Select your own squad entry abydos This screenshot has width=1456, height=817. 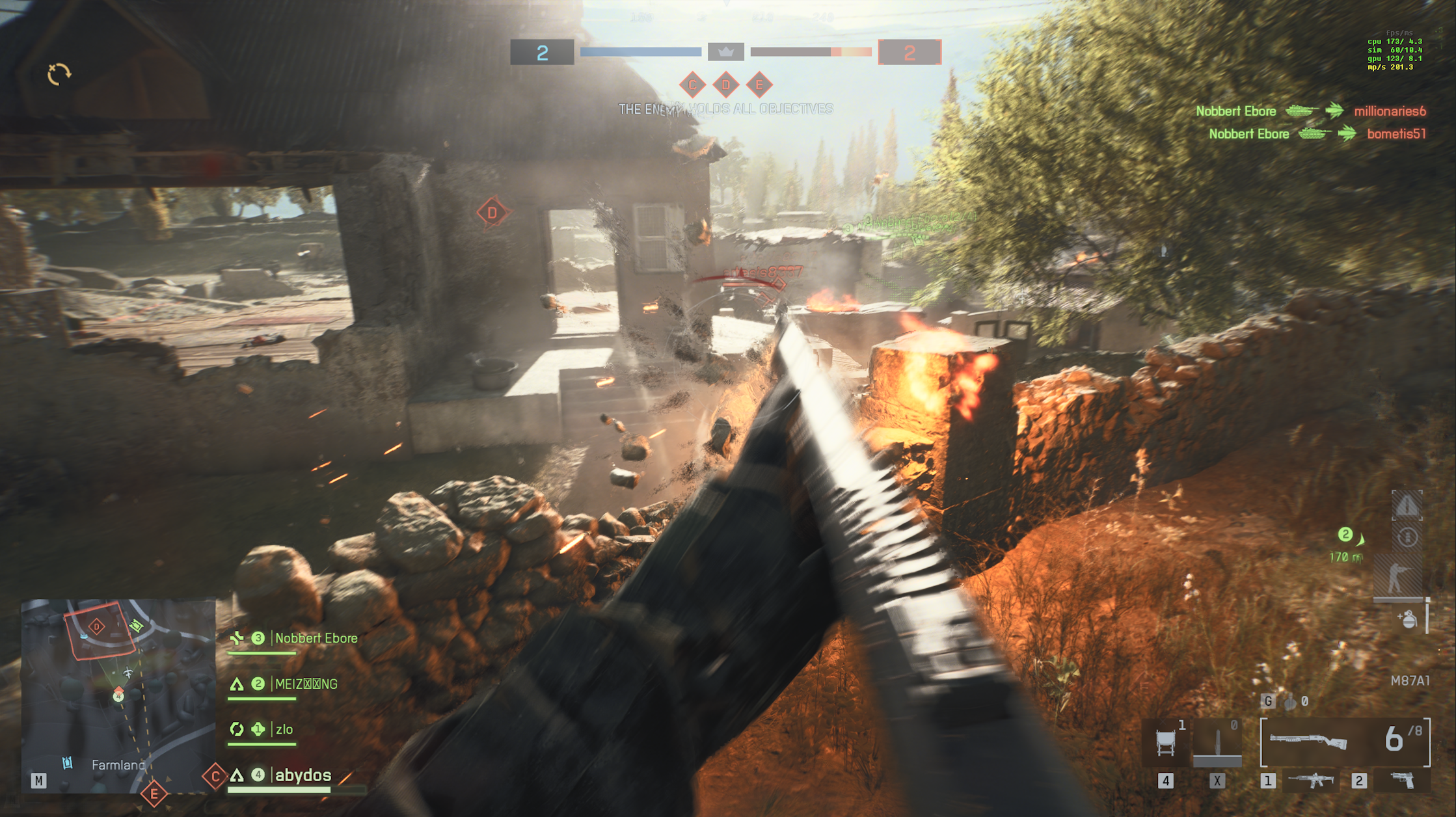click(303, 775)
